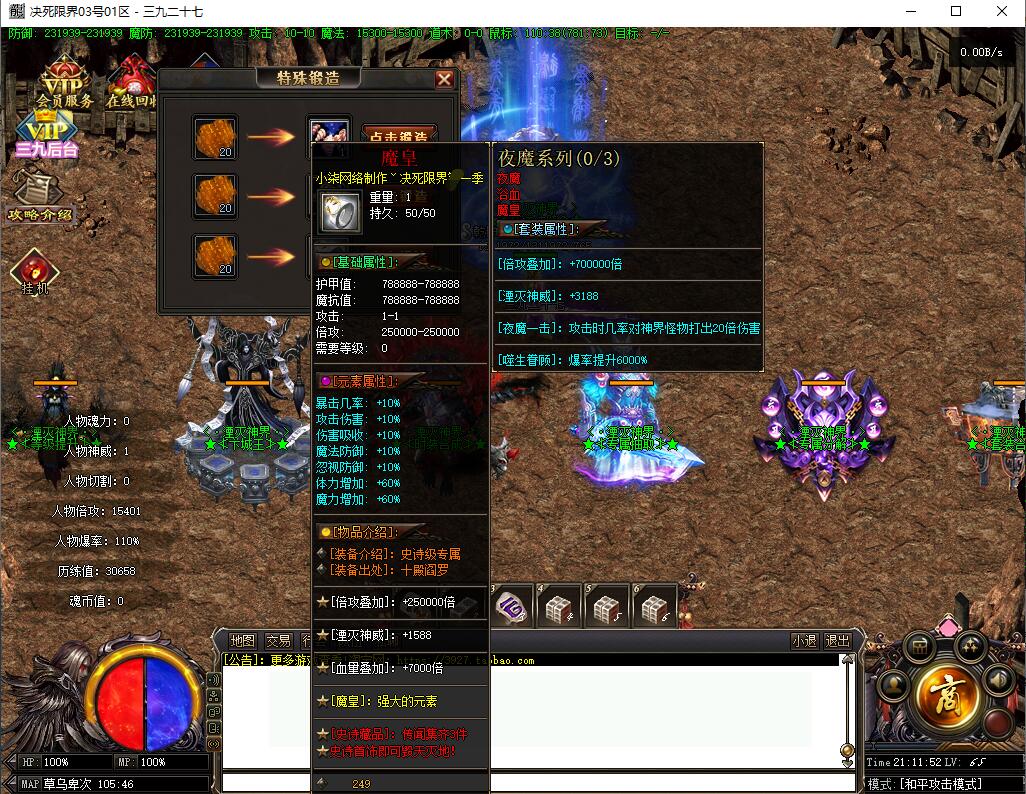Screen dimensions: 1026x794
Task: Open the 在线回收 recycling icon
Action: pos(131,83)
